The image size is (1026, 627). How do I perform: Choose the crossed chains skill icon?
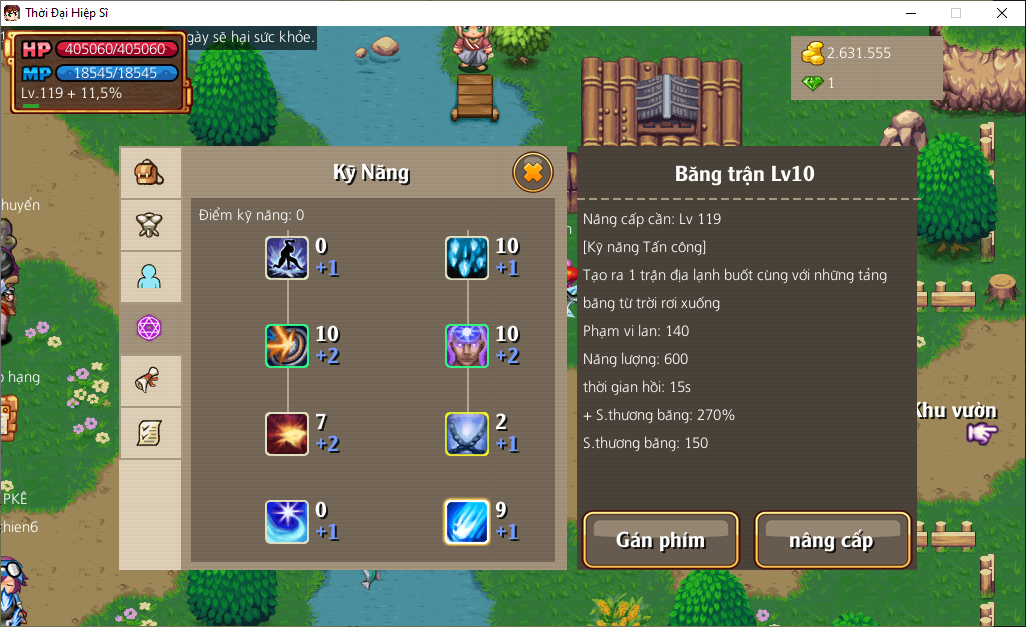(467, 434)
